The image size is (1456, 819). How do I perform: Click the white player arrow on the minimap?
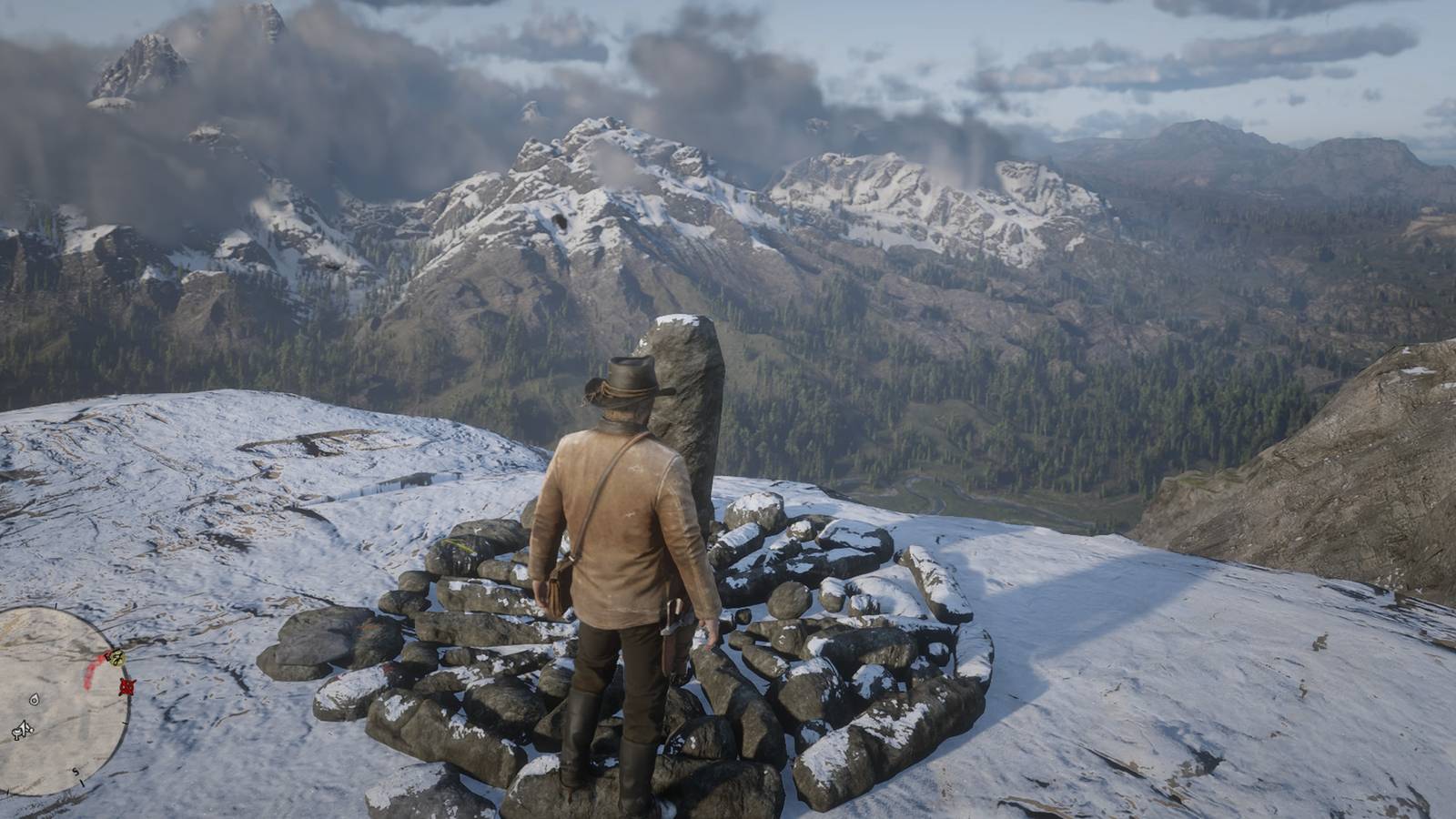click(x=24, y=728)
